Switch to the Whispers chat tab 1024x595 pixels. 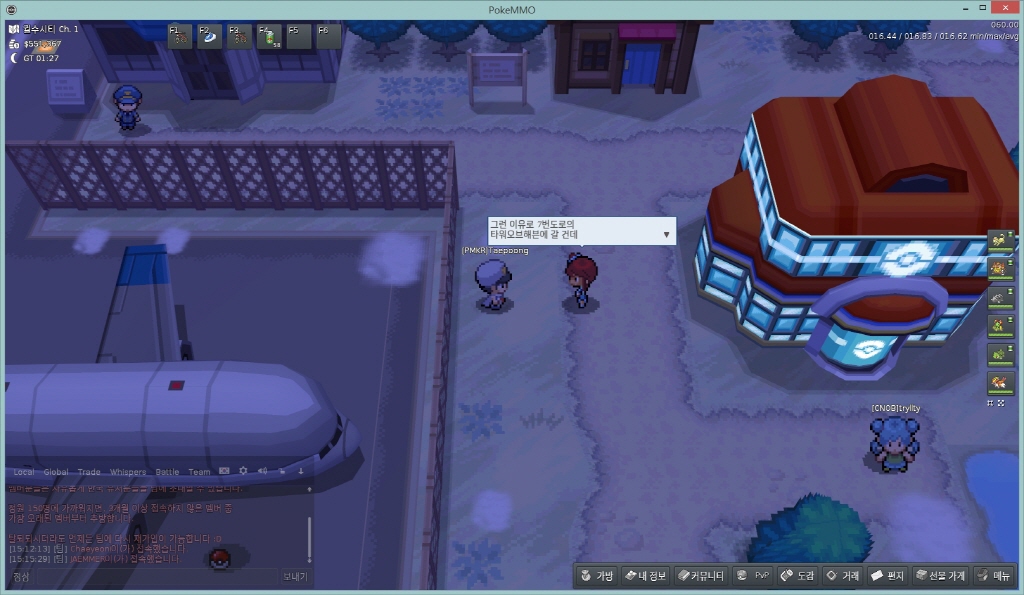[127, 472]
